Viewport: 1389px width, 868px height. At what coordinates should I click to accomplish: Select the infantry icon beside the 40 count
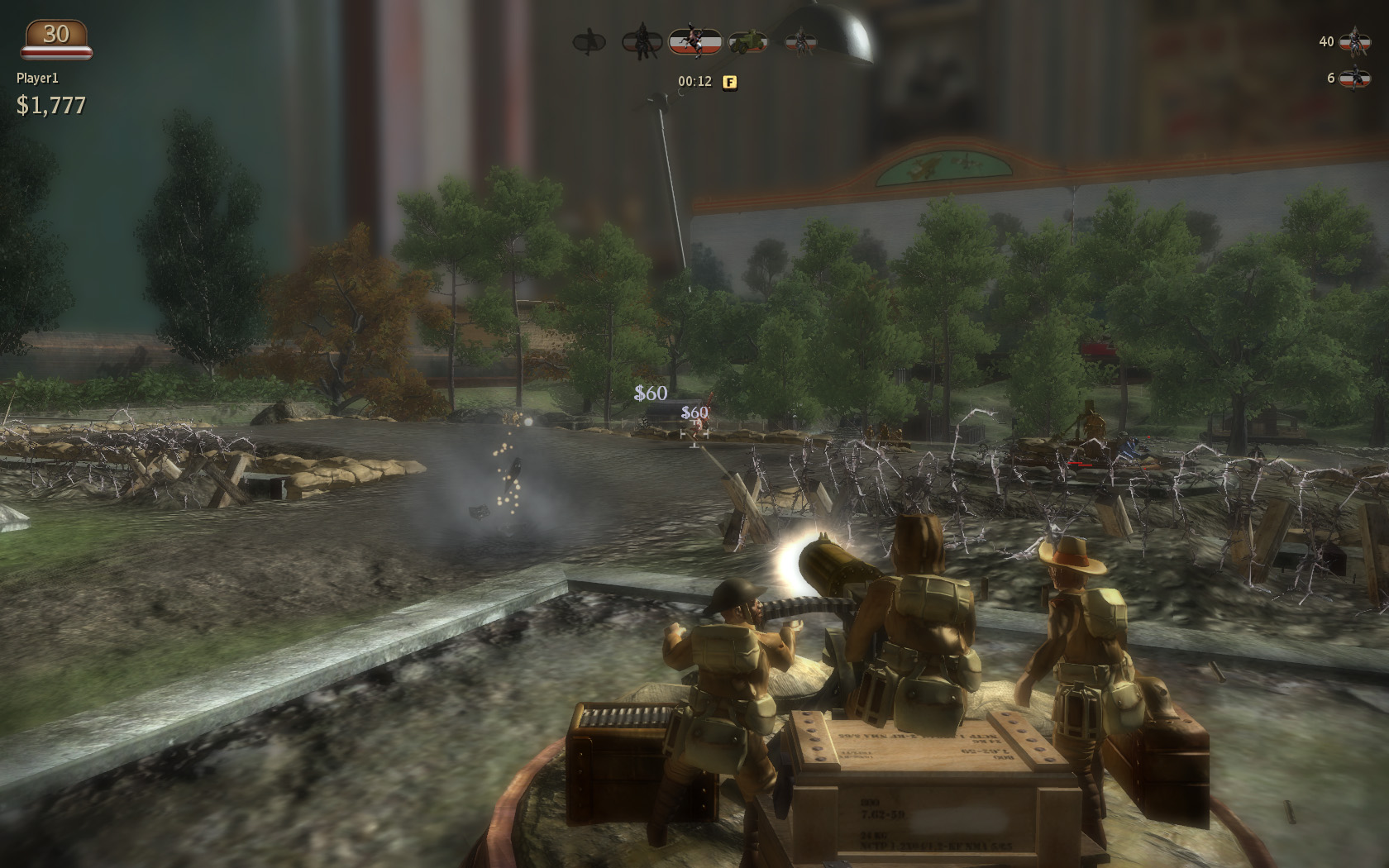[1354, 41]
